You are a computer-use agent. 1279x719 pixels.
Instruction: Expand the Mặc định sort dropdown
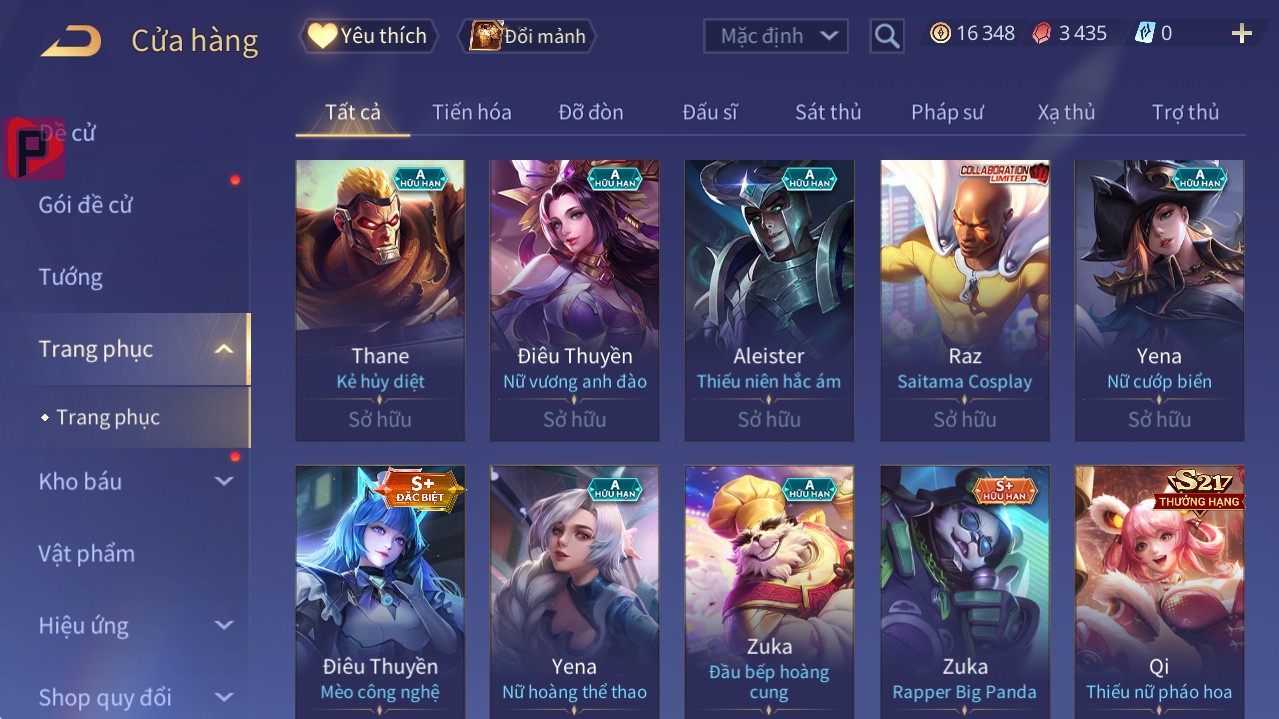[775, 36]
